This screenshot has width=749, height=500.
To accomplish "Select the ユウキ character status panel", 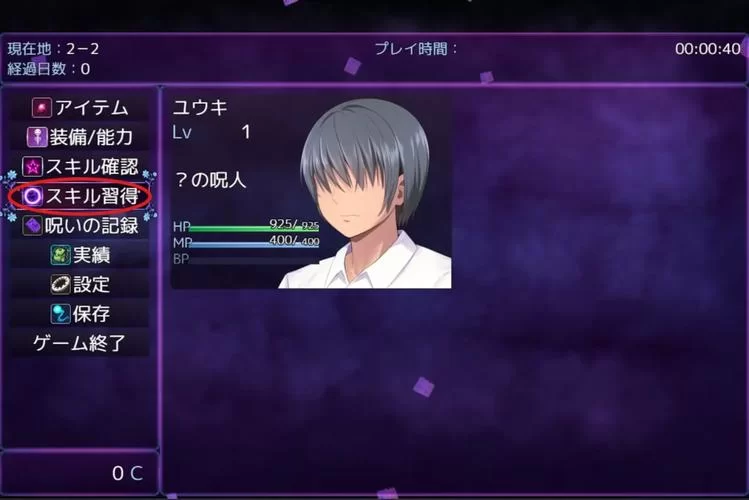I will 311,192.
